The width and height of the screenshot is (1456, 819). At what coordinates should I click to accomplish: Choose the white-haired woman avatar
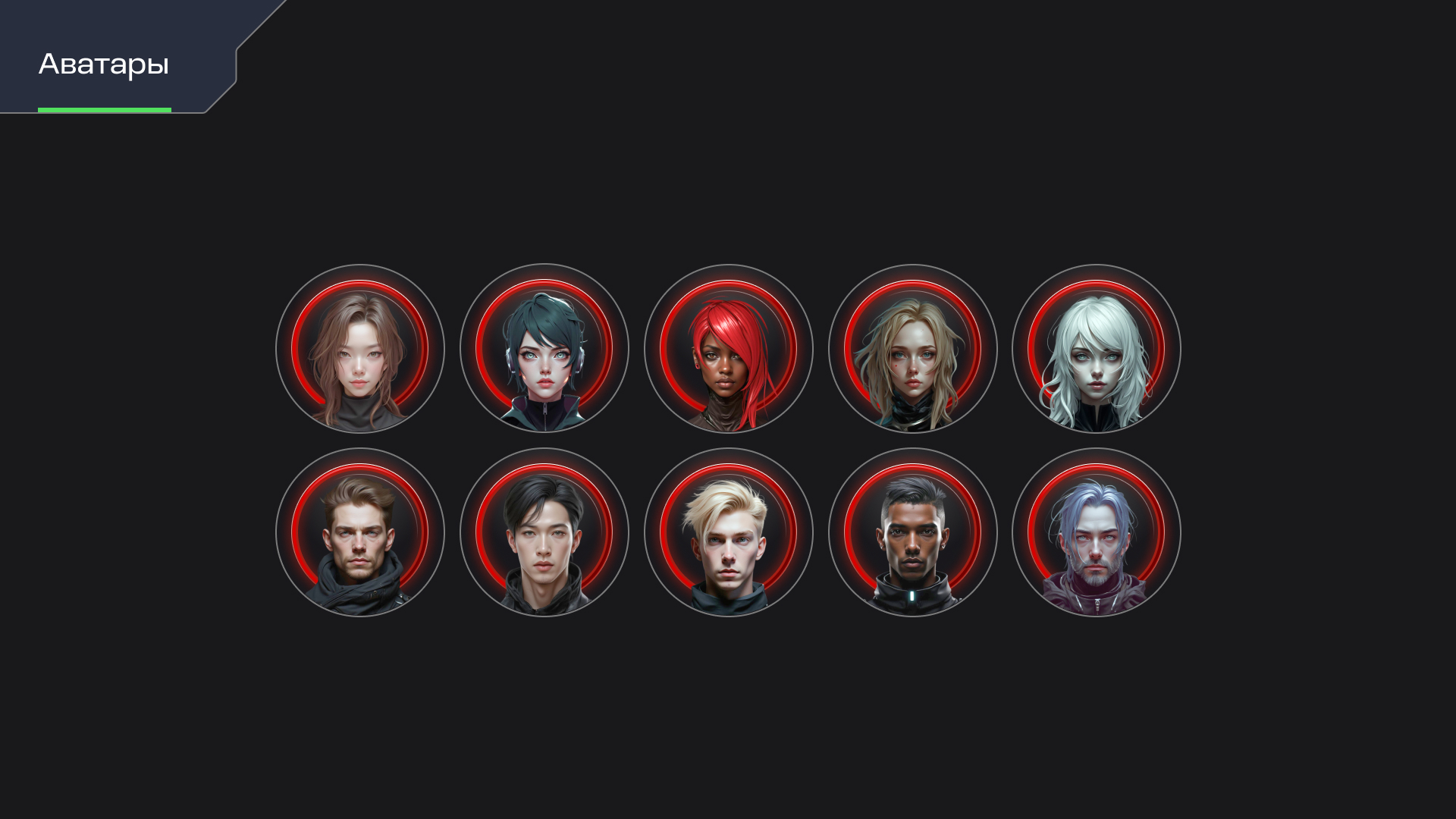pos(1097,349)
